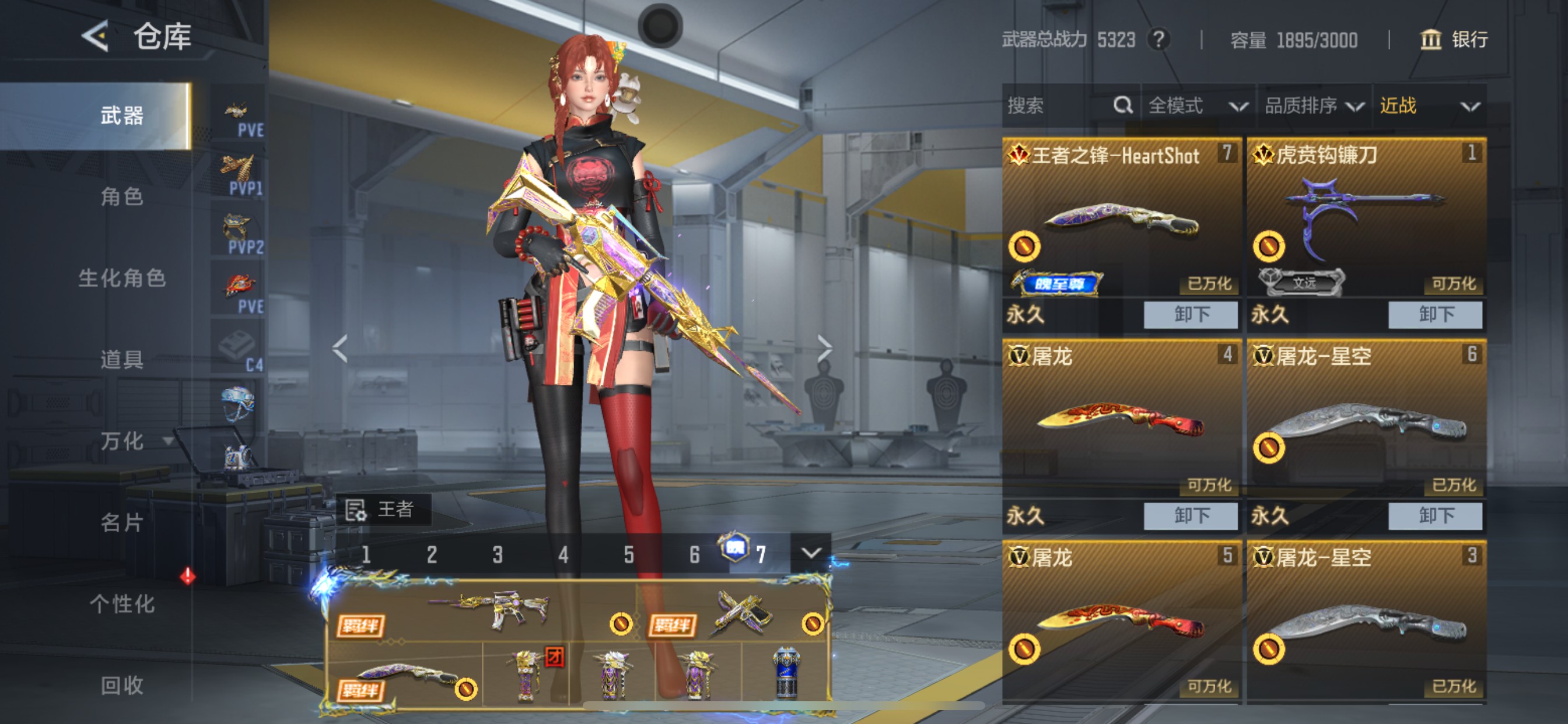This screenshot has width=1568, height=724.
Task: Open the 近战 weapon type dropdown
Action: coord(1430,106)
